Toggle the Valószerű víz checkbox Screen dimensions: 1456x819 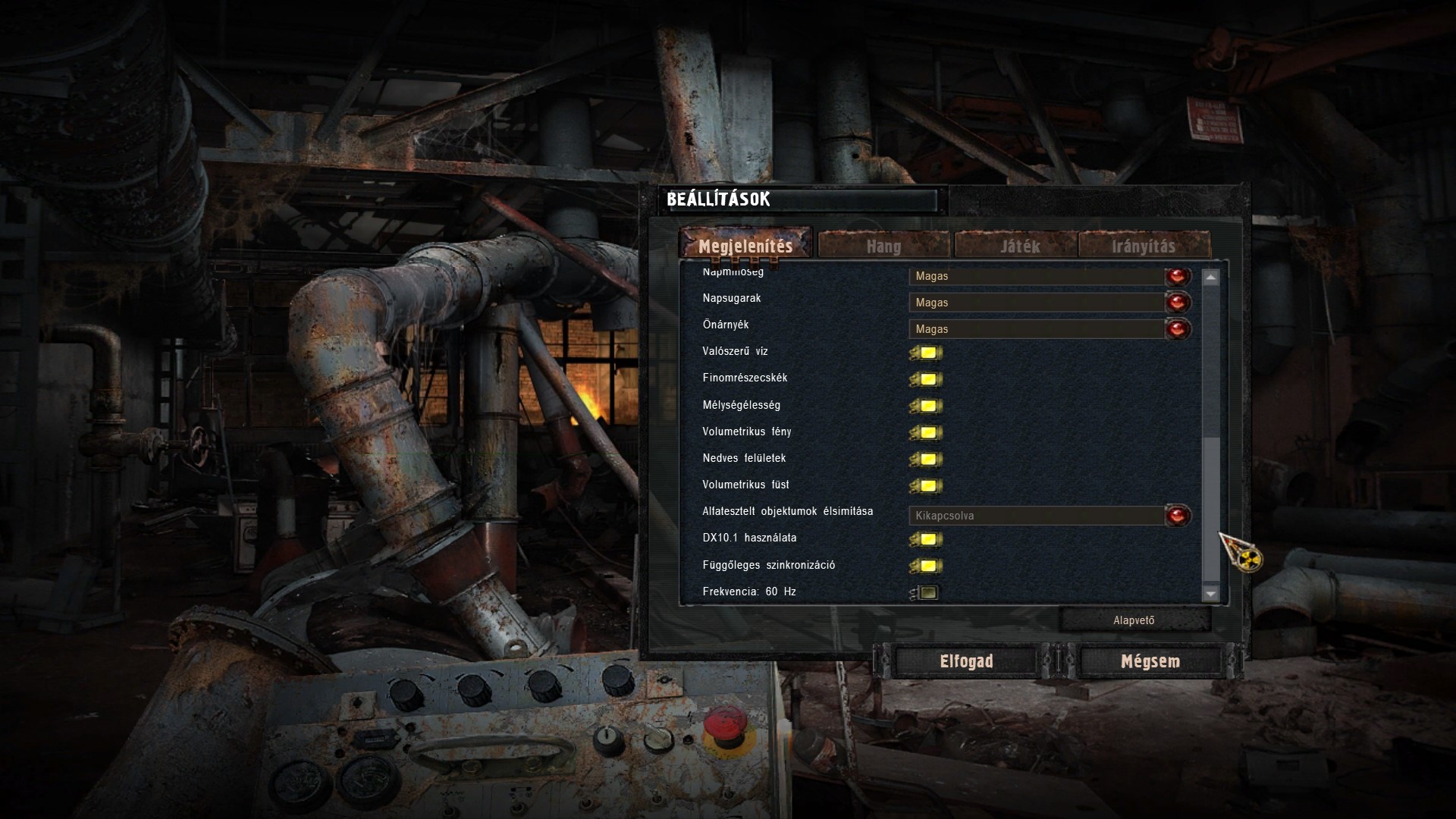927,353
